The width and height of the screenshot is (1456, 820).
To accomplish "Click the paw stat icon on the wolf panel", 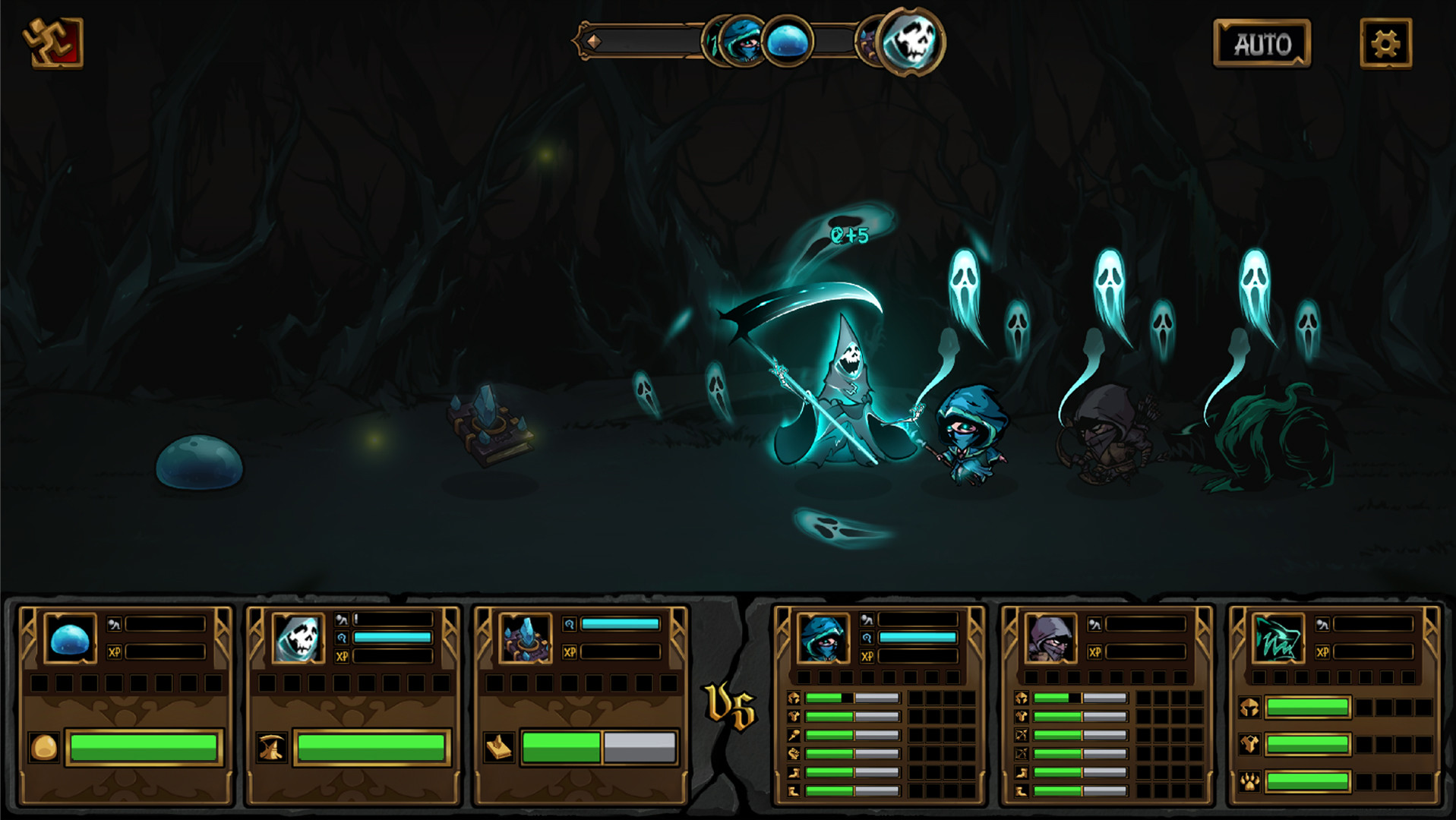I will click(1249, 781).
